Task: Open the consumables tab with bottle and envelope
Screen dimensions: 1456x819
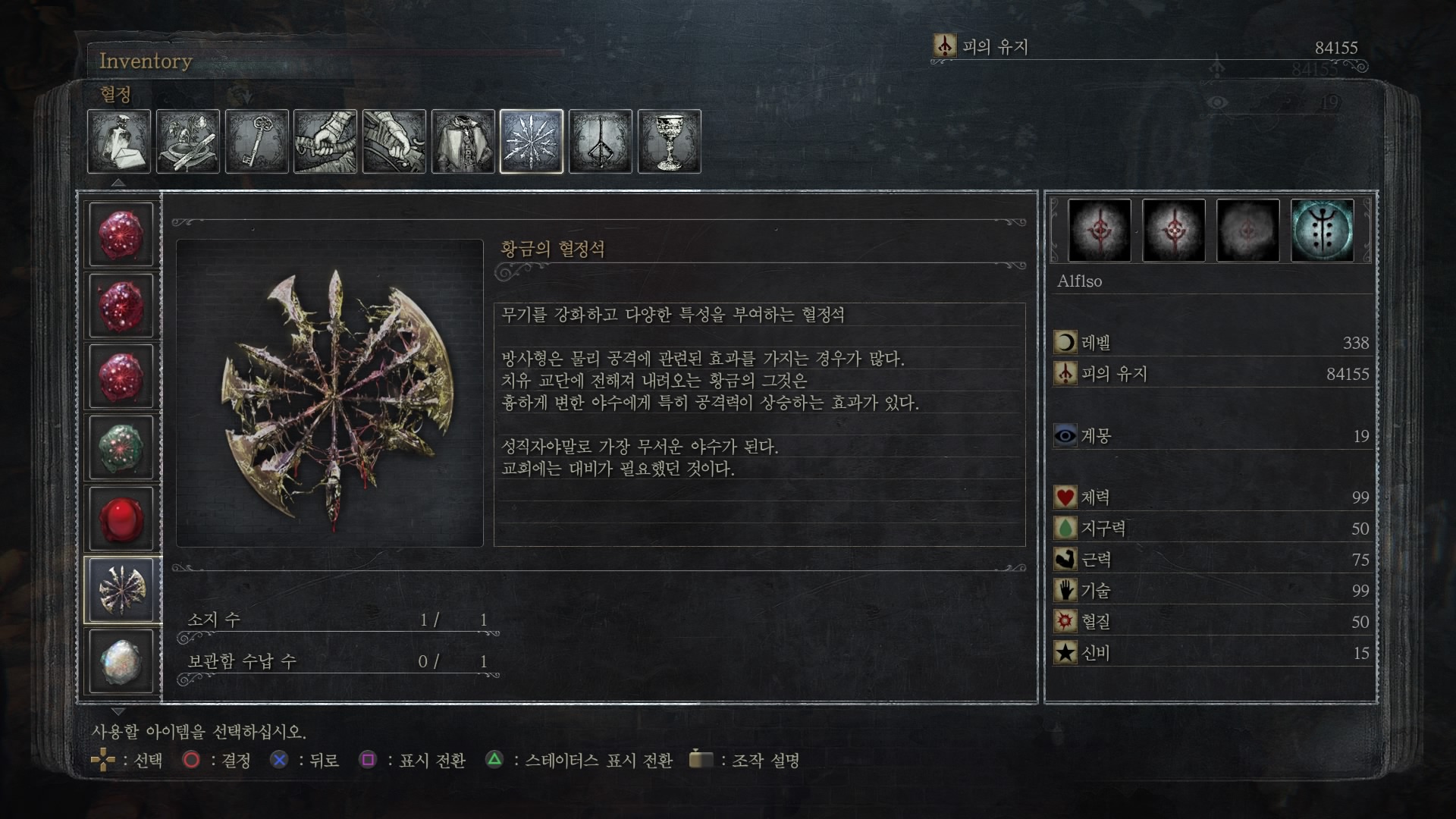Action: pos(119,142)
